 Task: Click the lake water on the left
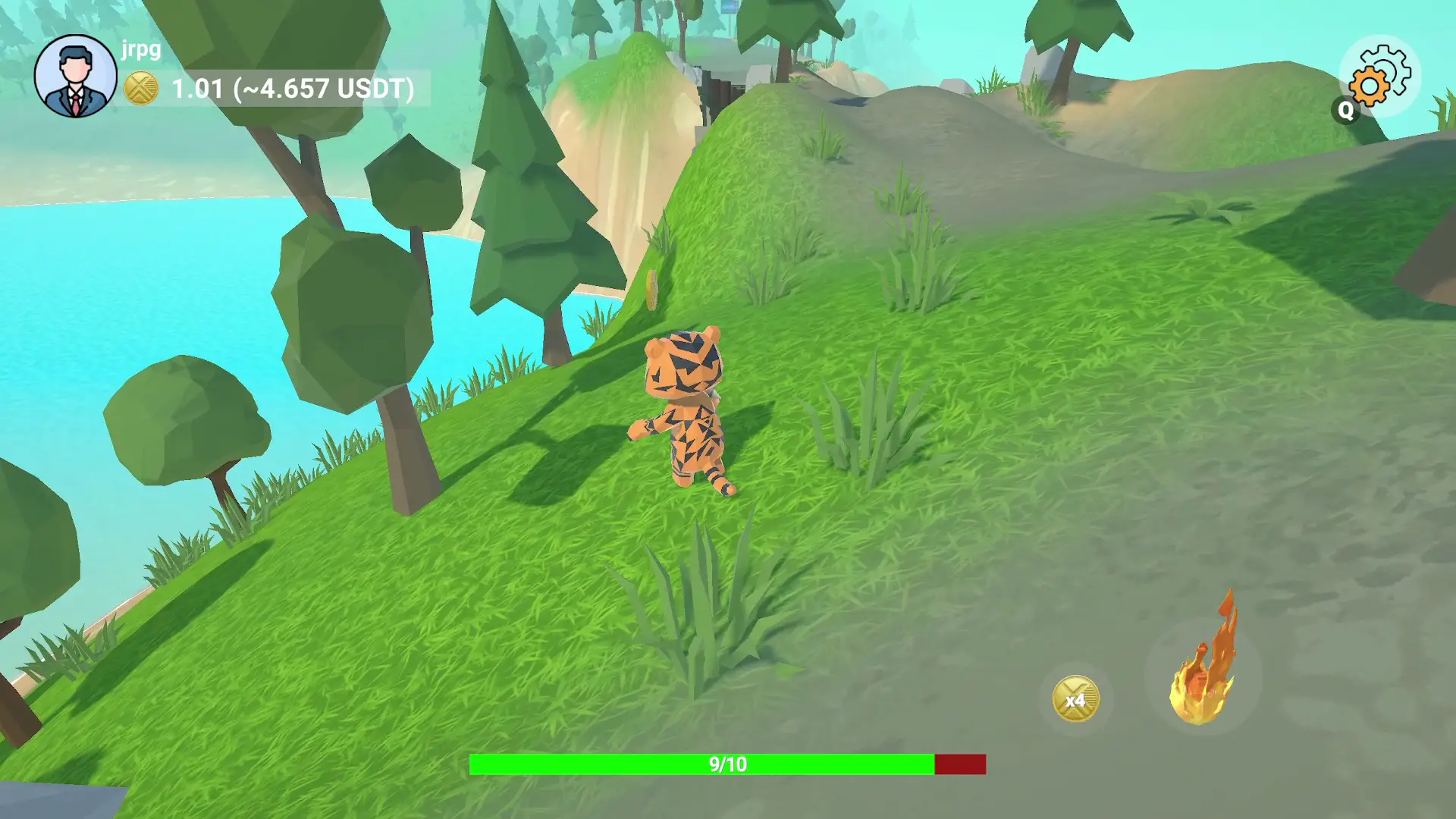[91, 303]
